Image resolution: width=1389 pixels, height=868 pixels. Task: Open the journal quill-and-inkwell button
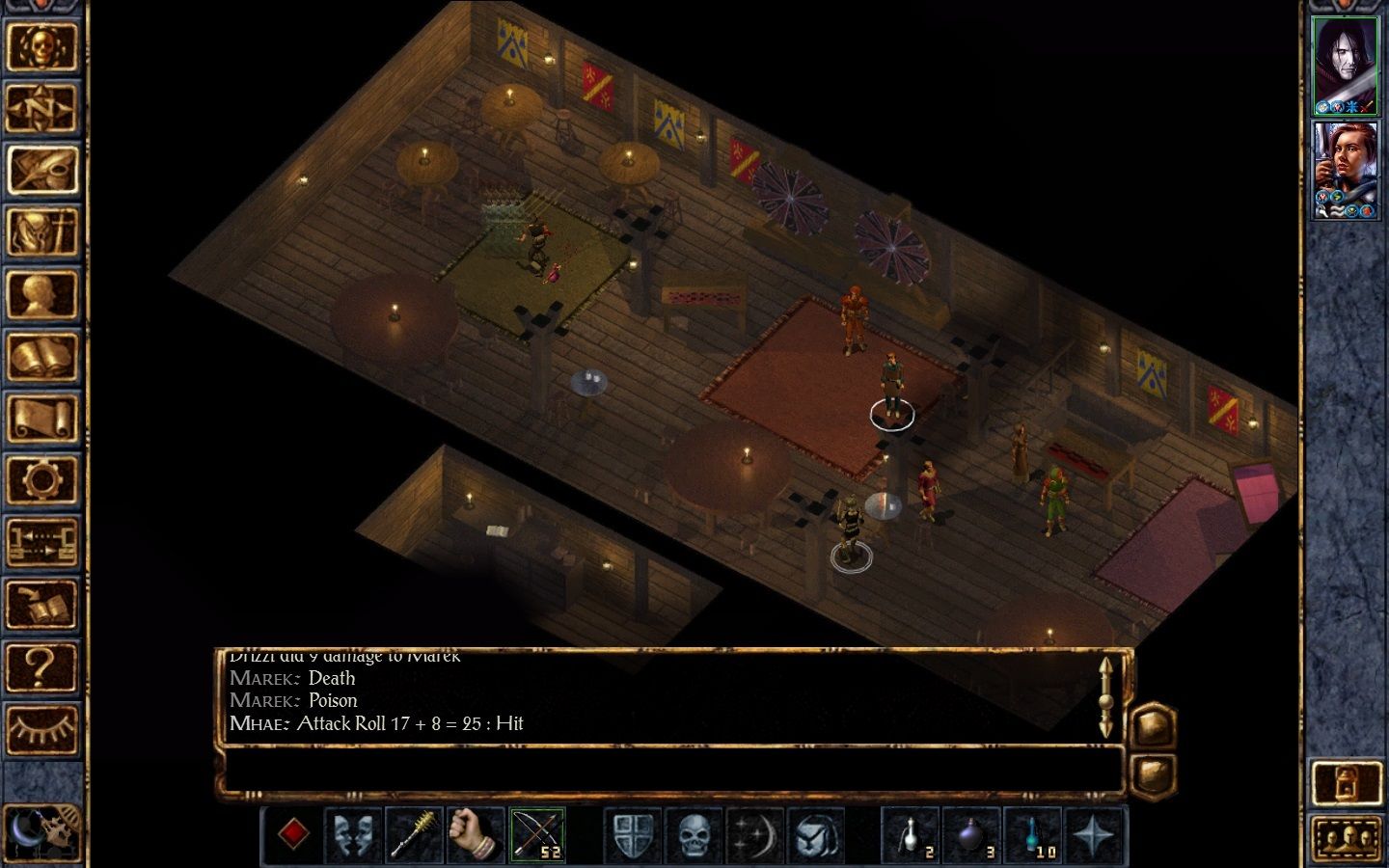41,170
